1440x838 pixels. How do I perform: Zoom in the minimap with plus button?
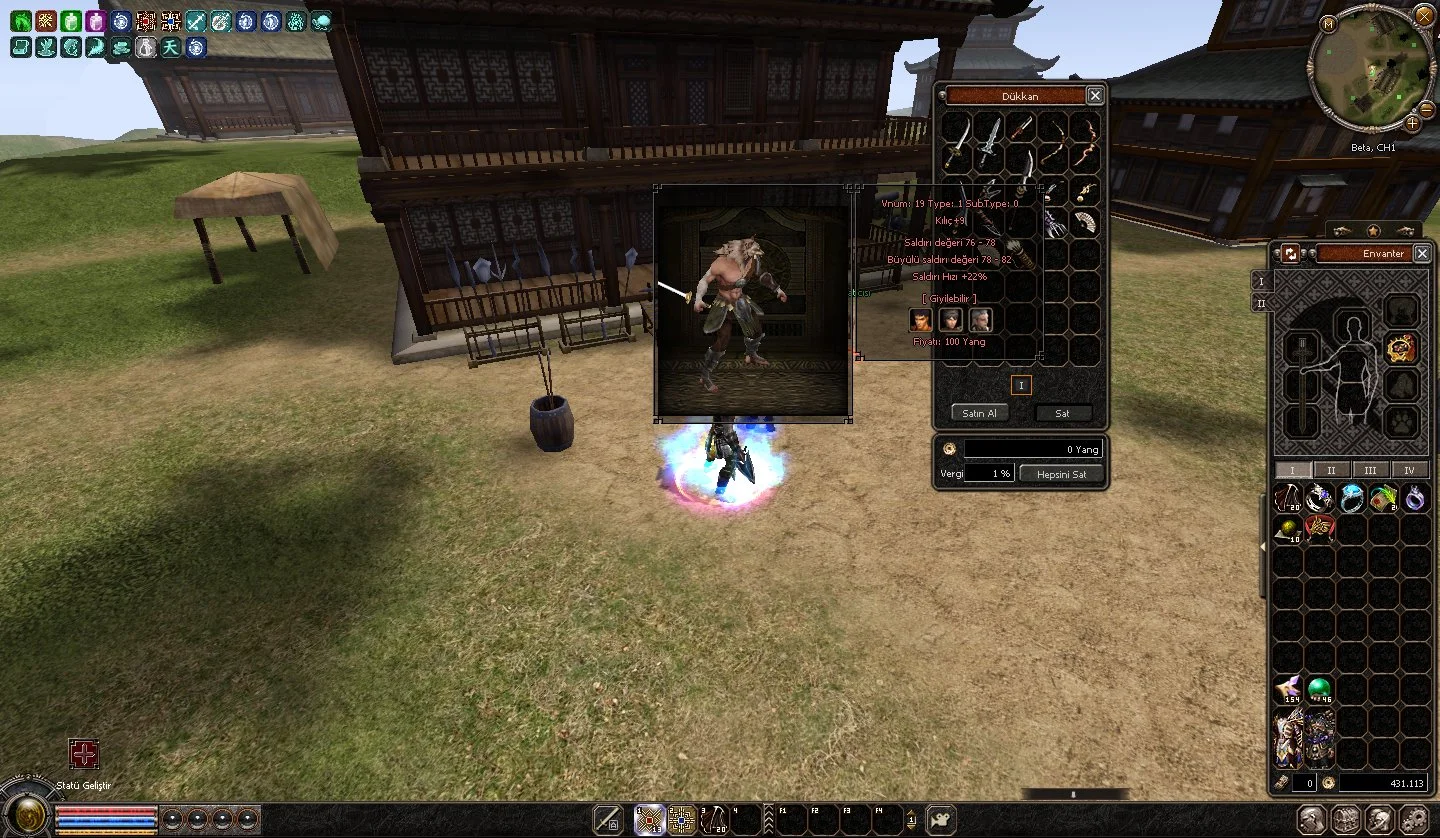tap(1412, 122)
